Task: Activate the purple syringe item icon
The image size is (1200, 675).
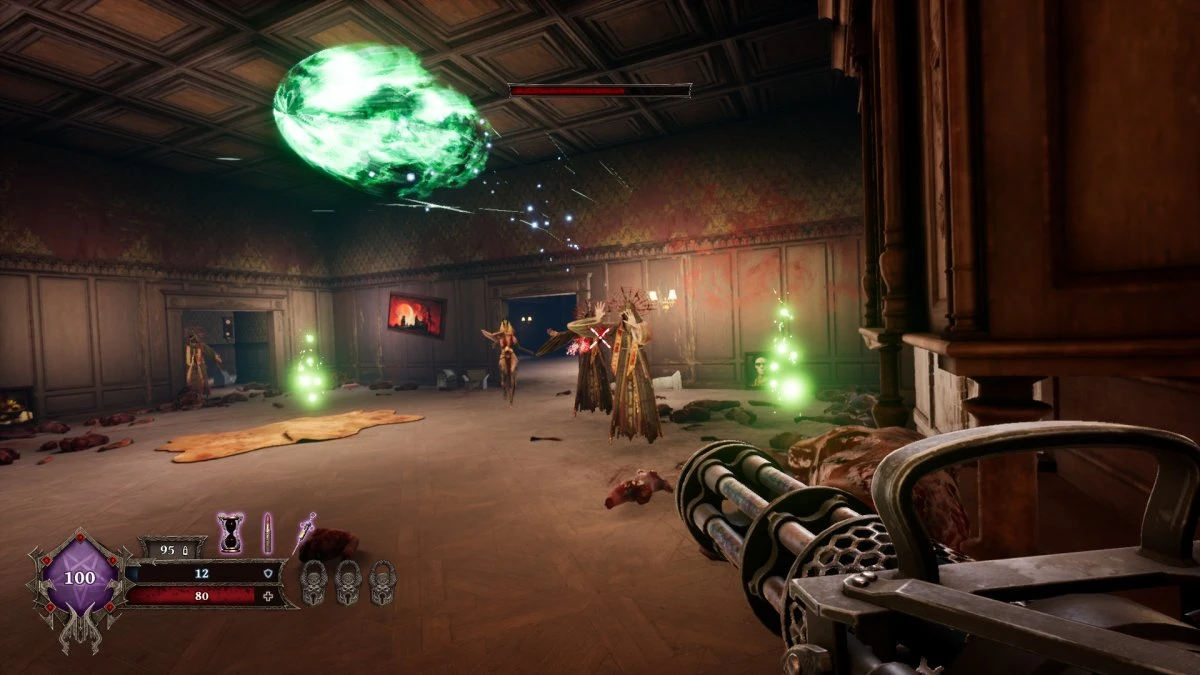Action: (304, 532)
